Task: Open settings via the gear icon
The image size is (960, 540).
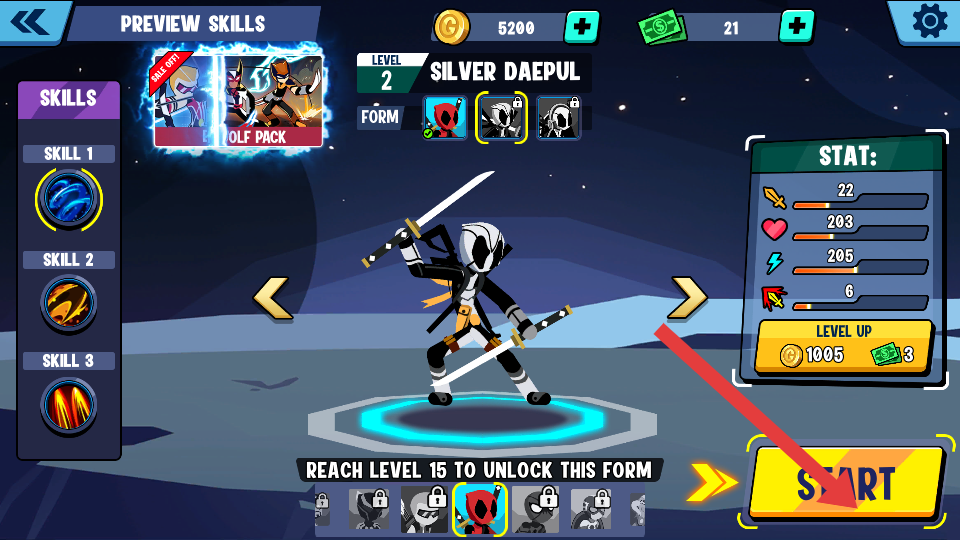Action: tap(929, 21)
